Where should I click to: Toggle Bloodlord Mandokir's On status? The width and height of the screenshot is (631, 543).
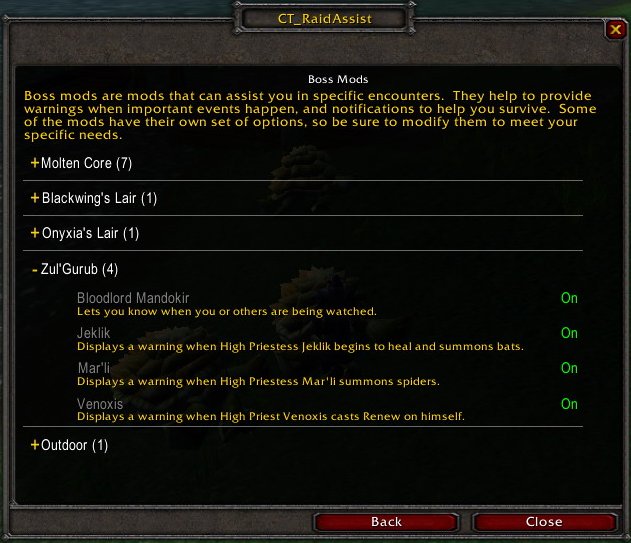pos(569,298)
